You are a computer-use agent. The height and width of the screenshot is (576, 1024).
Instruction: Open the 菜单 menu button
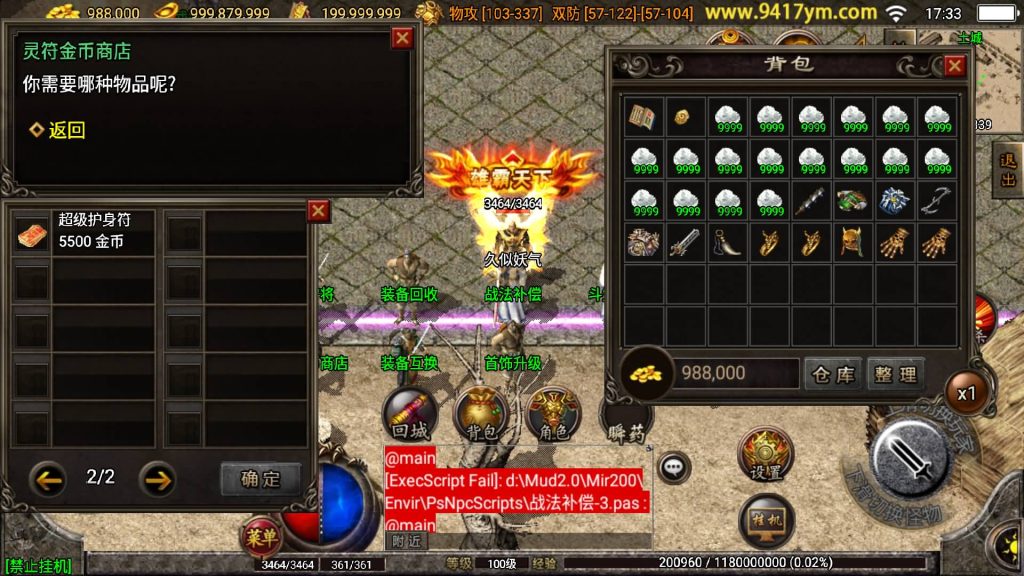[261, 536]
